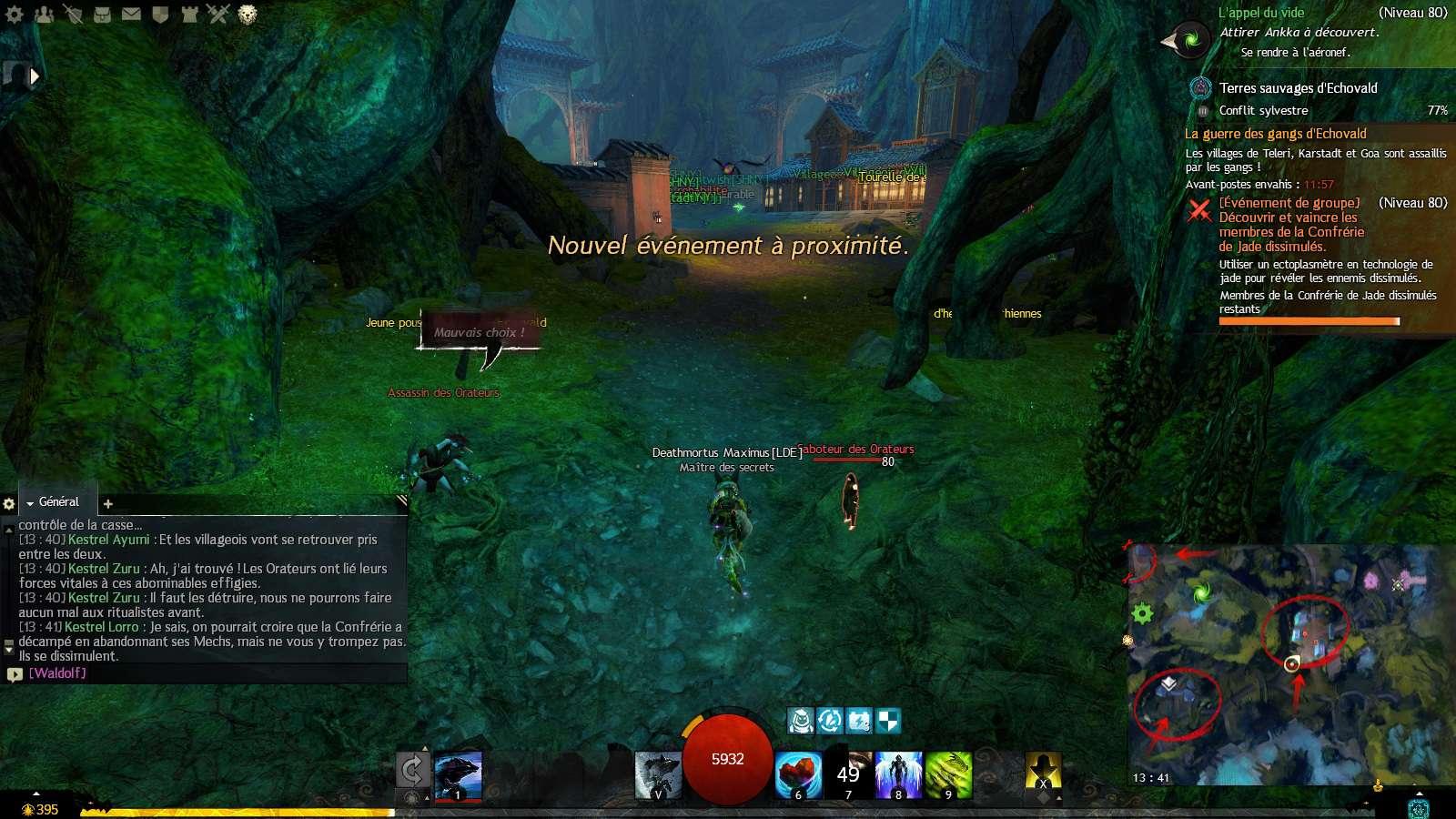1456x819 pixels.
Task: Open the inventory bag icon
Action: pos(102,15)
